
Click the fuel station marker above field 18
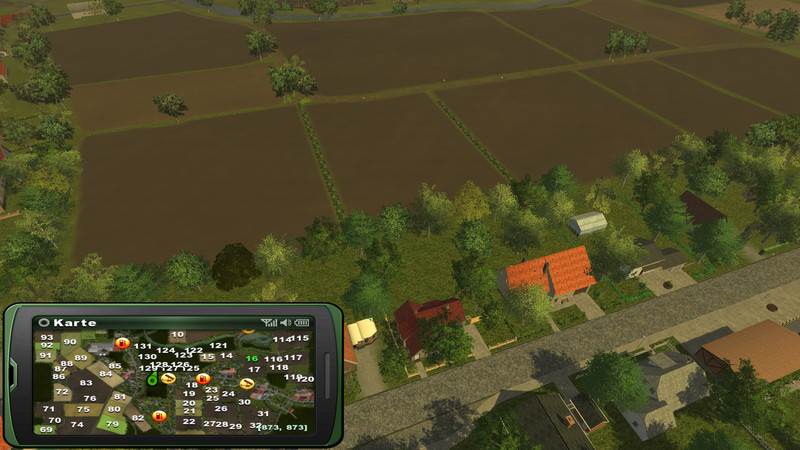203,378
